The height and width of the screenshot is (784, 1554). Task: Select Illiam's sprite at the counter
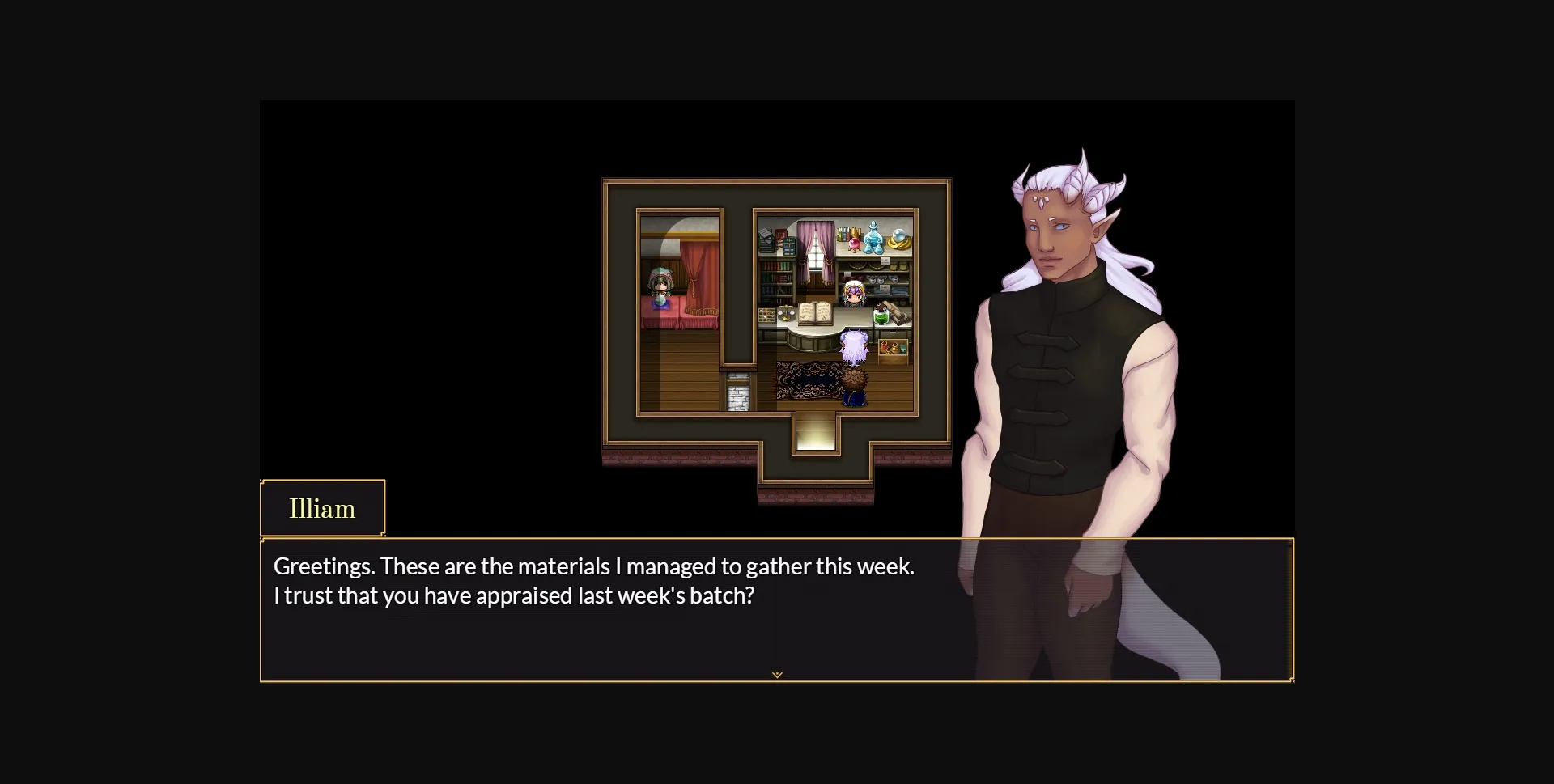[854, 346]
